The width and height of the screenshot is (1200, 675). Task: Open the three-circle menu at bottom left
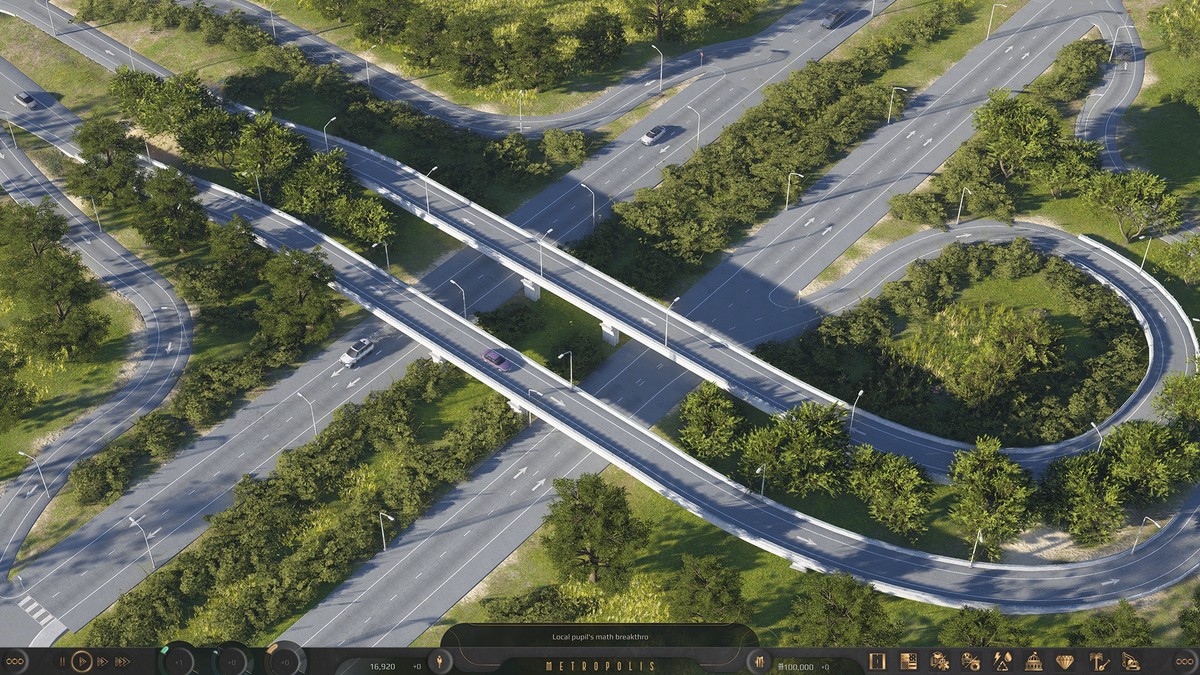pyautogui.click(x=14, y=661)
